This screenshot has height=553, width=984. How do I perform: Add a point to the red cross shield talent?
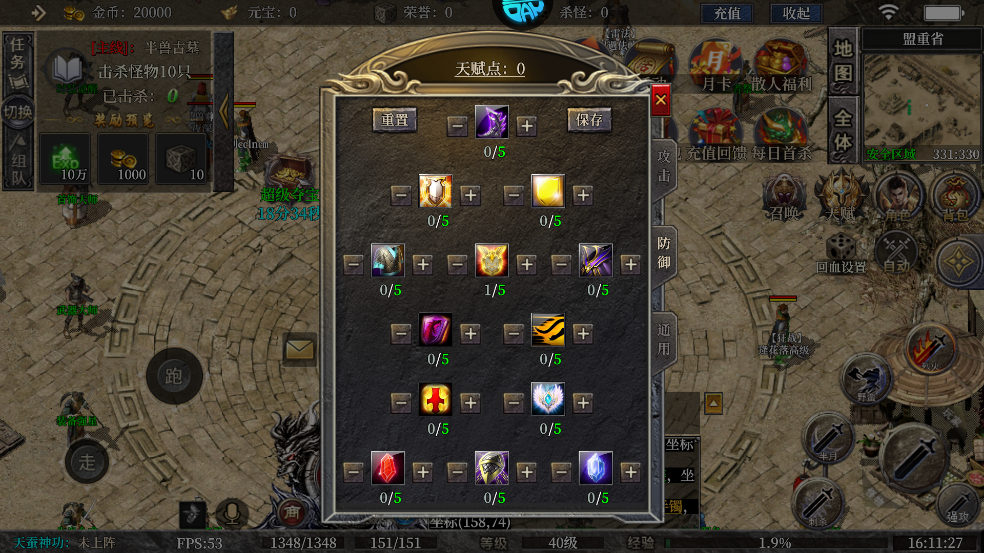[x=470, y=403]
